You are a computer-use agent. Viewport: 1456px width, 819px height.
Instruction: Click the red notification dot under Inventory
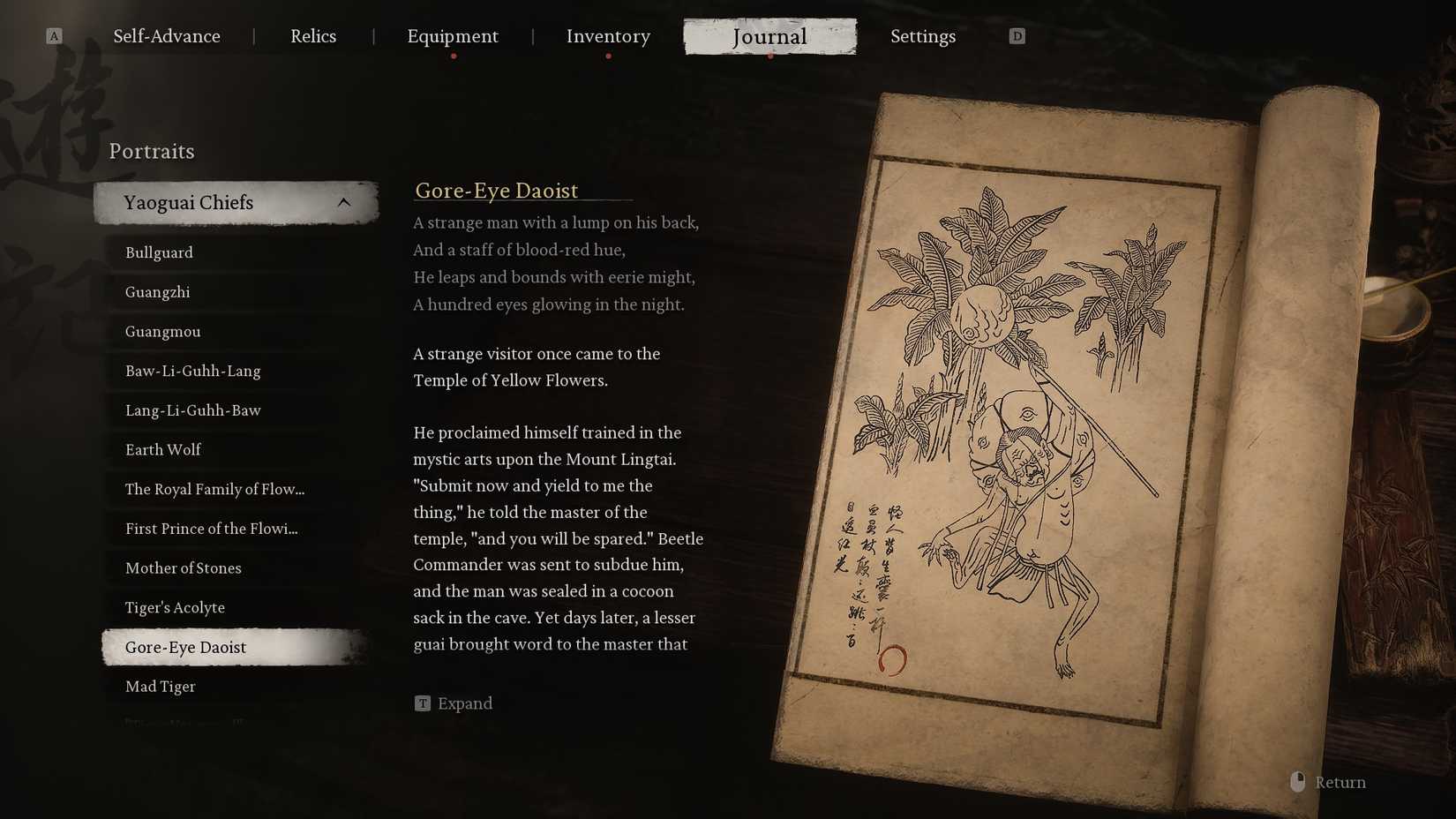click(x=608, y=55)
